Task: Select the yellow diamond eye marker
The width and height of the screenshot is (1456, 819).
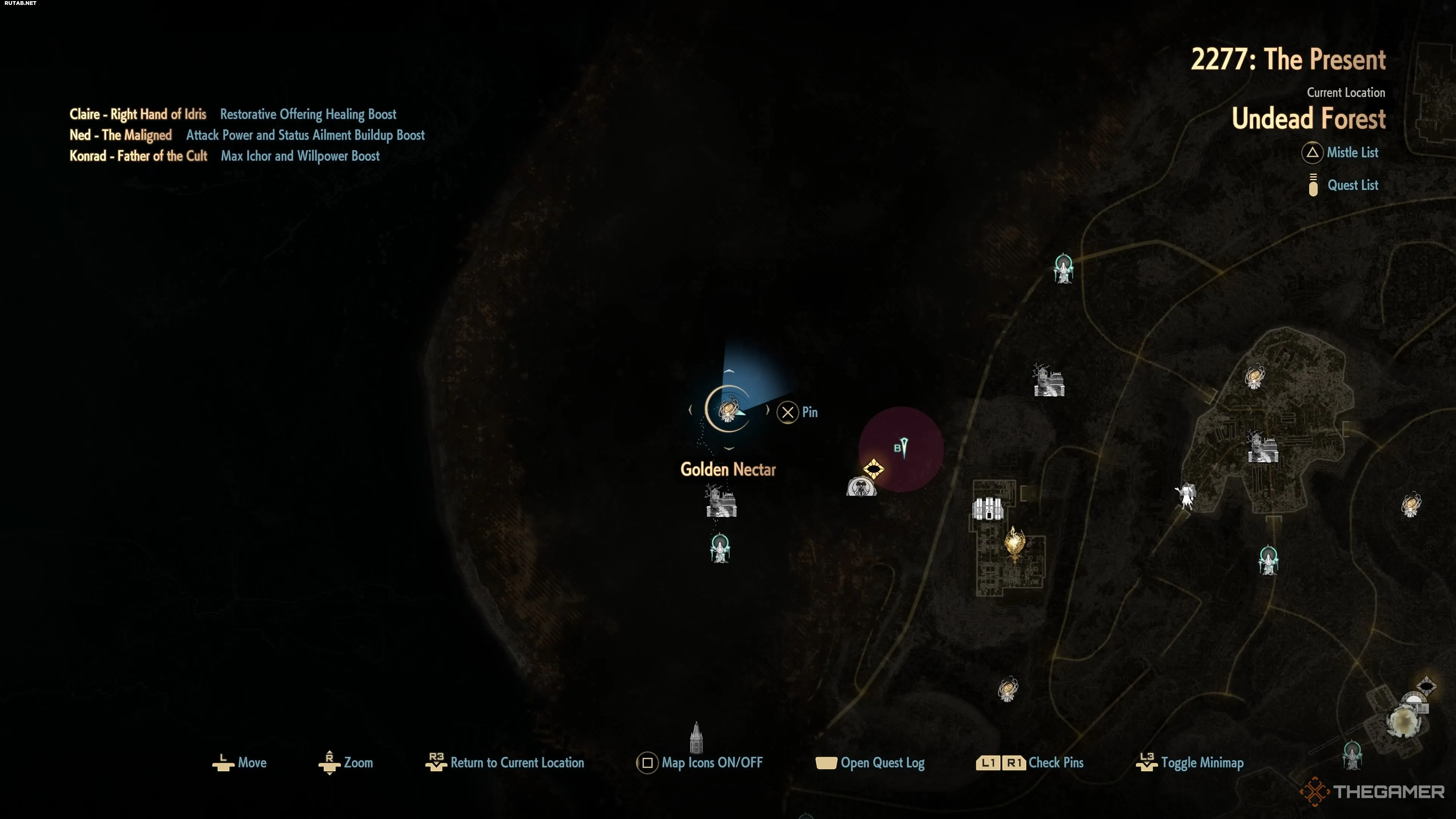Action: (x=873, y=469)
